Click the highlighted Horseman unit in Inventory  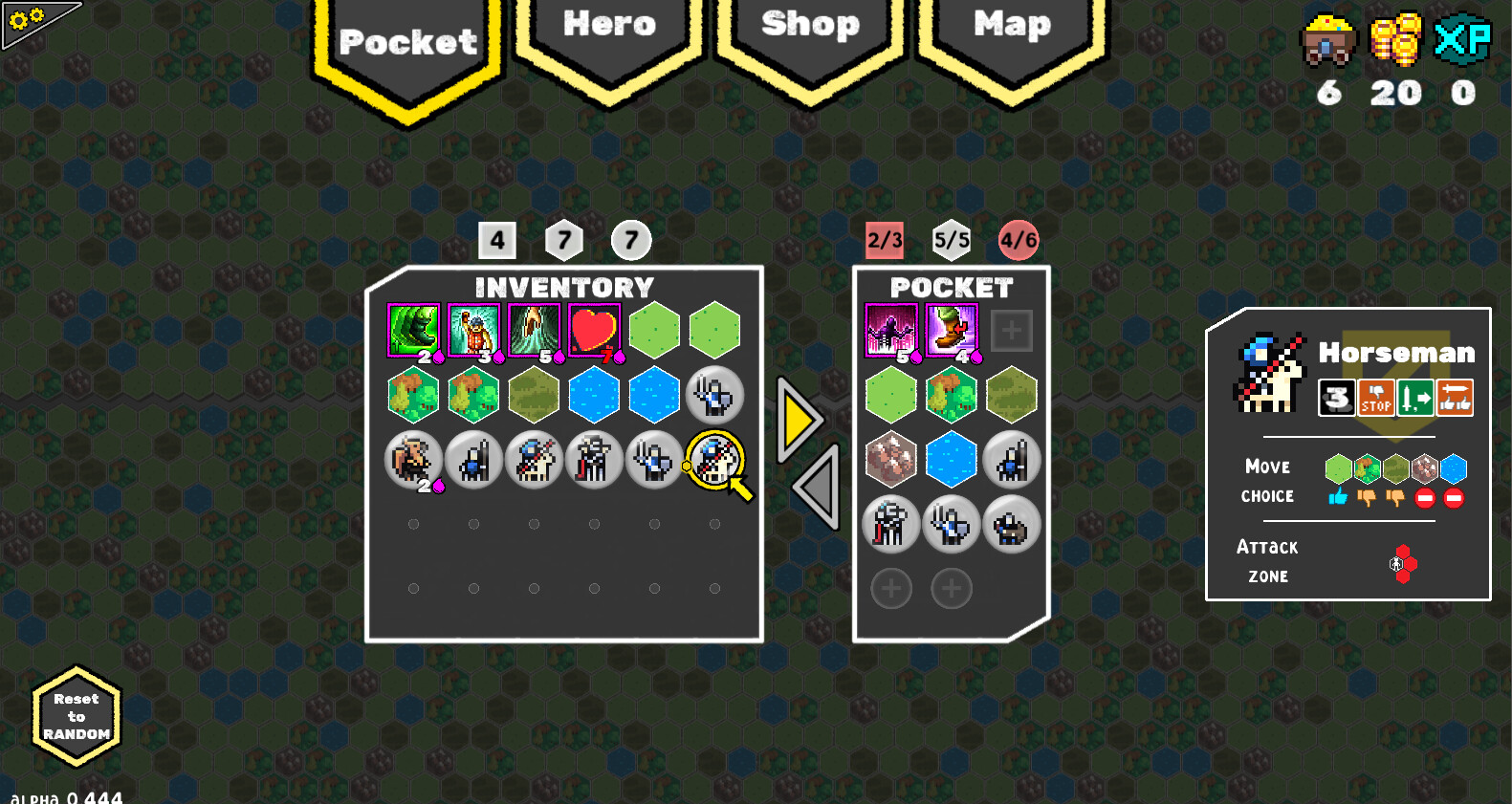pyautogui.click(x=714, y=461)
